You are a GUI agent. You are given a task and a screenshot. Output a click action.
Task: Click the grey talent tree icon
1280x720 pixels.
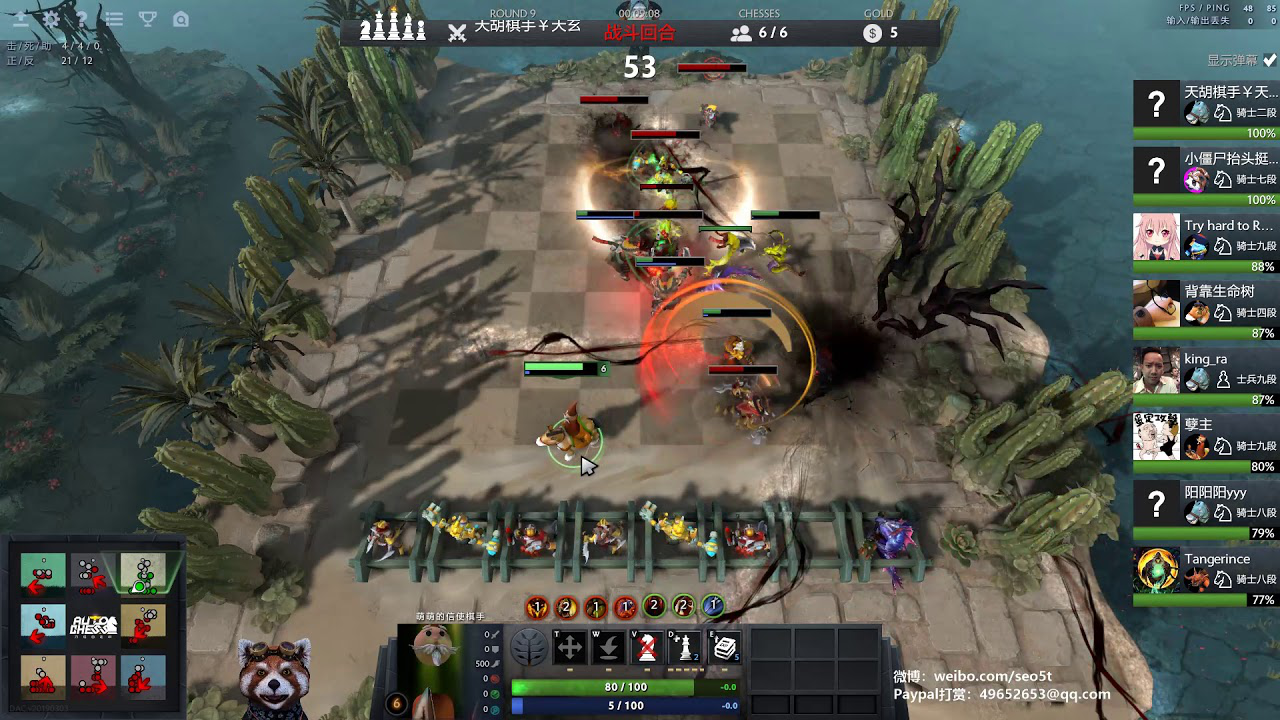point(528,648)
